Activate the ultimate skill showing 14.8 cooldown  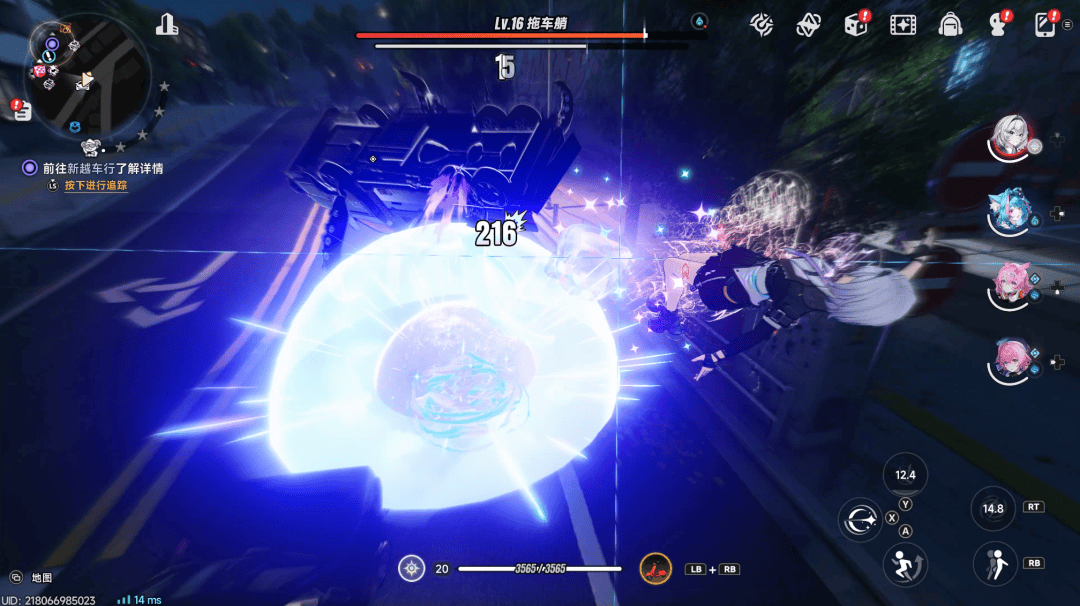(993, 508)
